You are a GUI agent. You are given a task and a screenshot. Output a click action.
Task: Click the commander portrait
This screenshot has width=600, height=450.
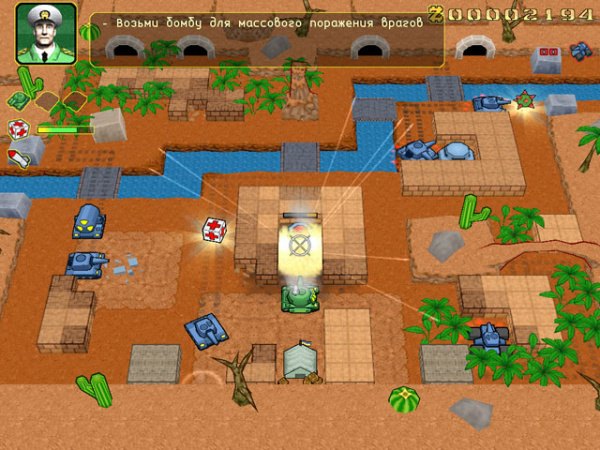tap(46, 33)
